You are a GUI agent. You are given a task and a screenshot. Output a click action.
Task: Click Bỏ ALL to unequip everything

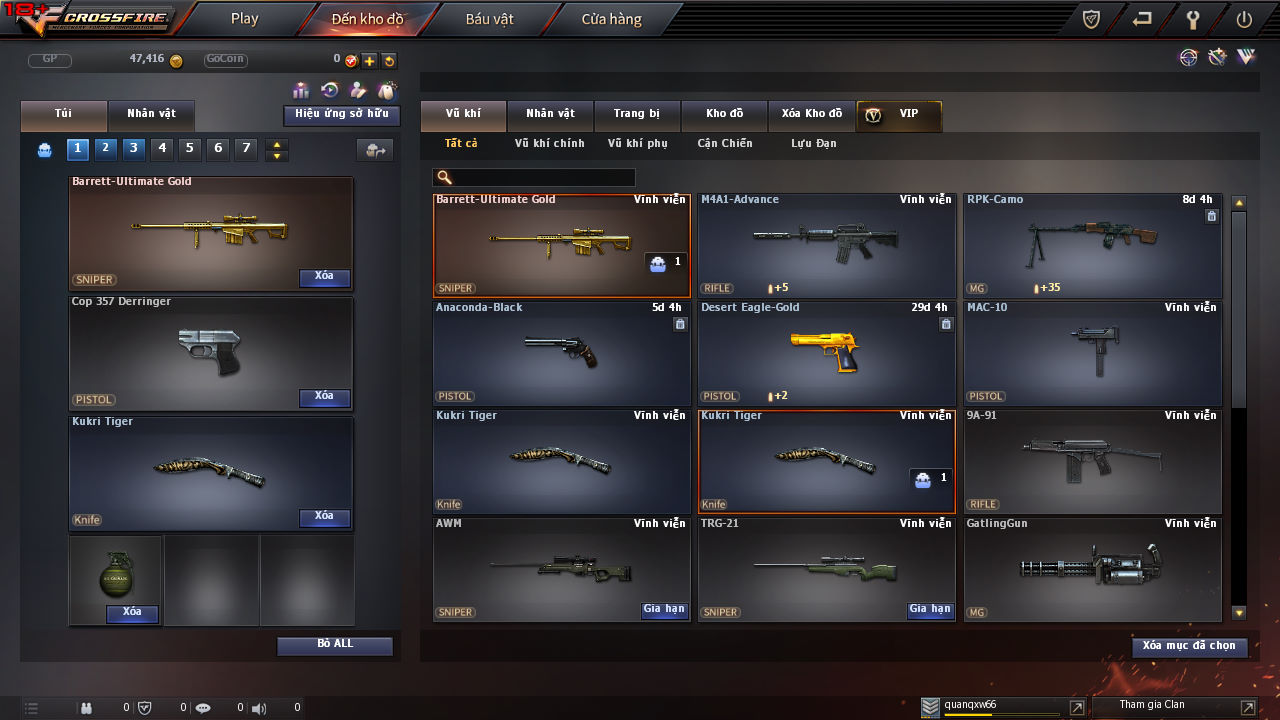[x=335, y=645]
